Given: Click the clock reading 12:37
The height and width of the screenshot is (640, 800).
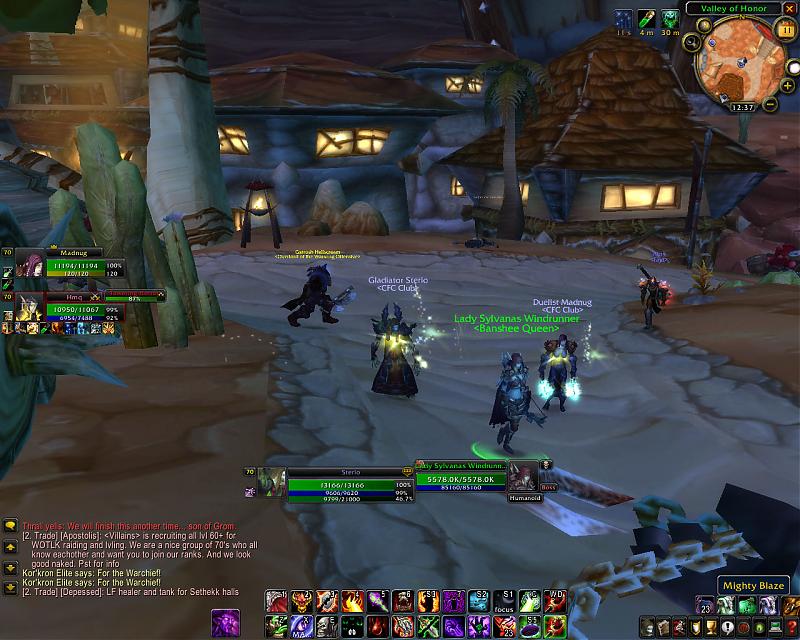Looking at the screenshot, I should [743, 107].
